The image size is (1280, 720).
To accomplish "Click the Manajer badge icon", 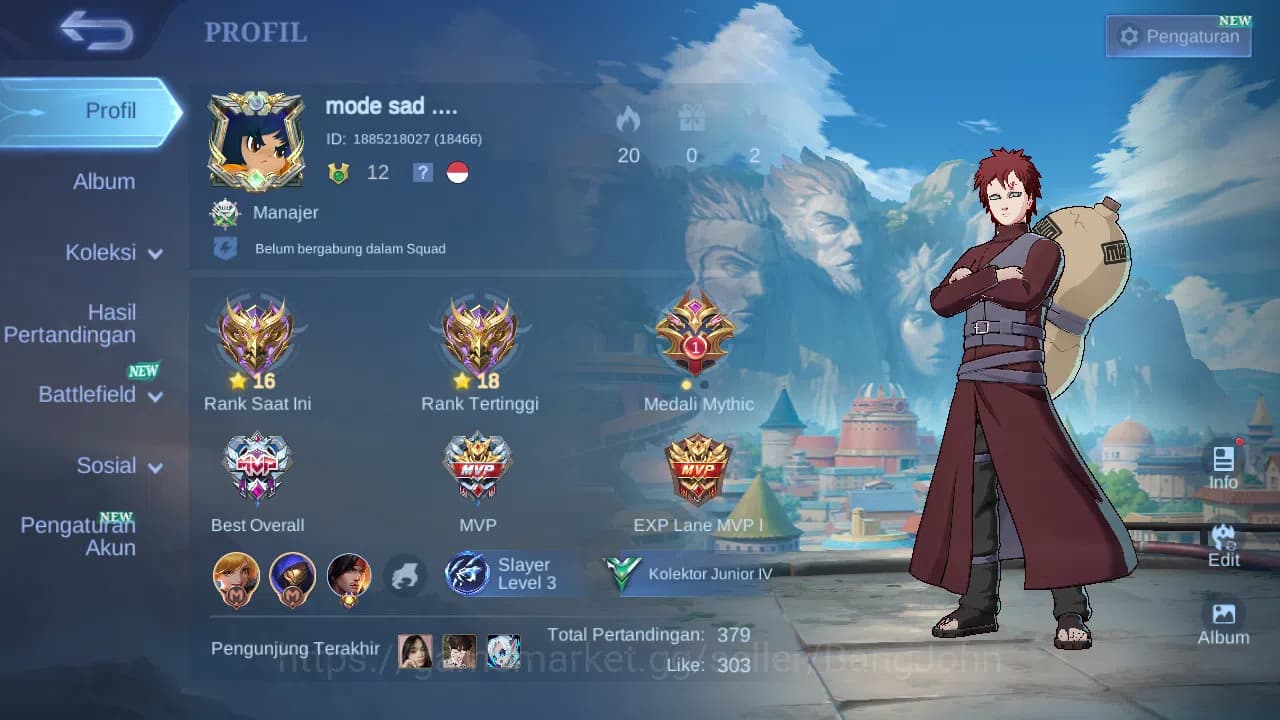I will [227, 212].
